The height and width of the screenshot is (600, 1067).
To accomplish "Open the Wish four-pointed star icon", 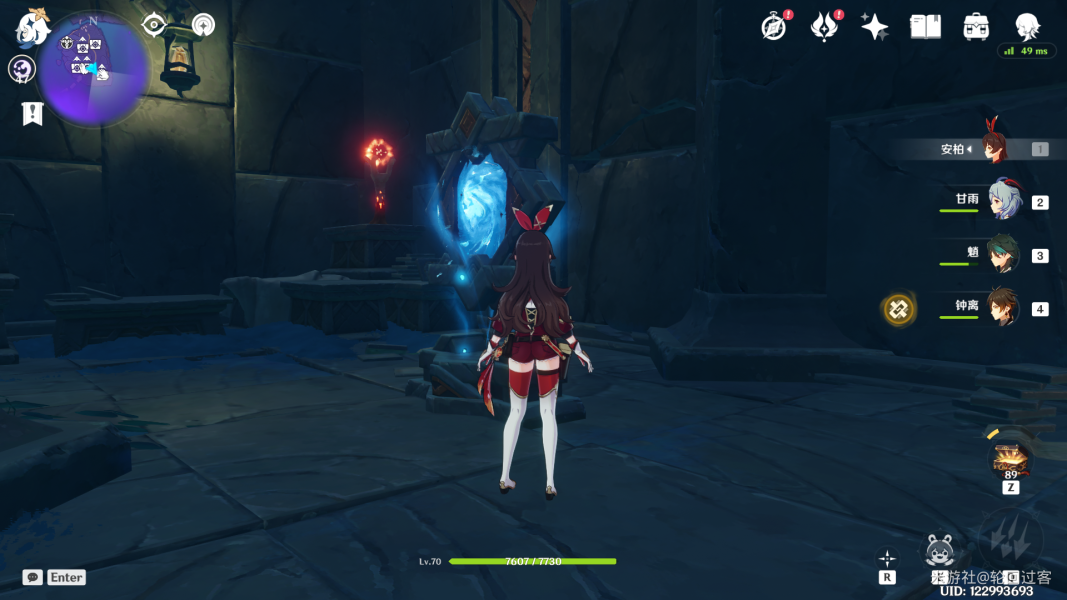I will tap(875, 27).
